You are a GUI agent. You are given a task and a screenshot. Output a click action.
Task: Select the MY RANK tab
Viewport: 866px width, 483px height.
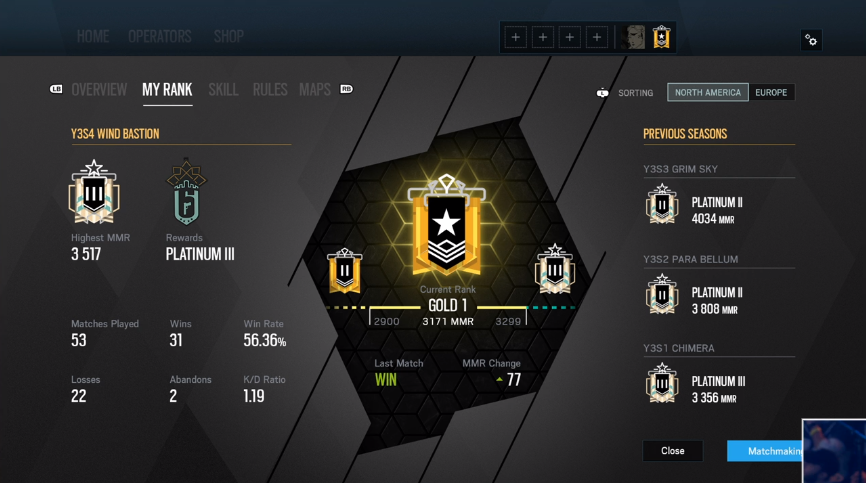167,90
